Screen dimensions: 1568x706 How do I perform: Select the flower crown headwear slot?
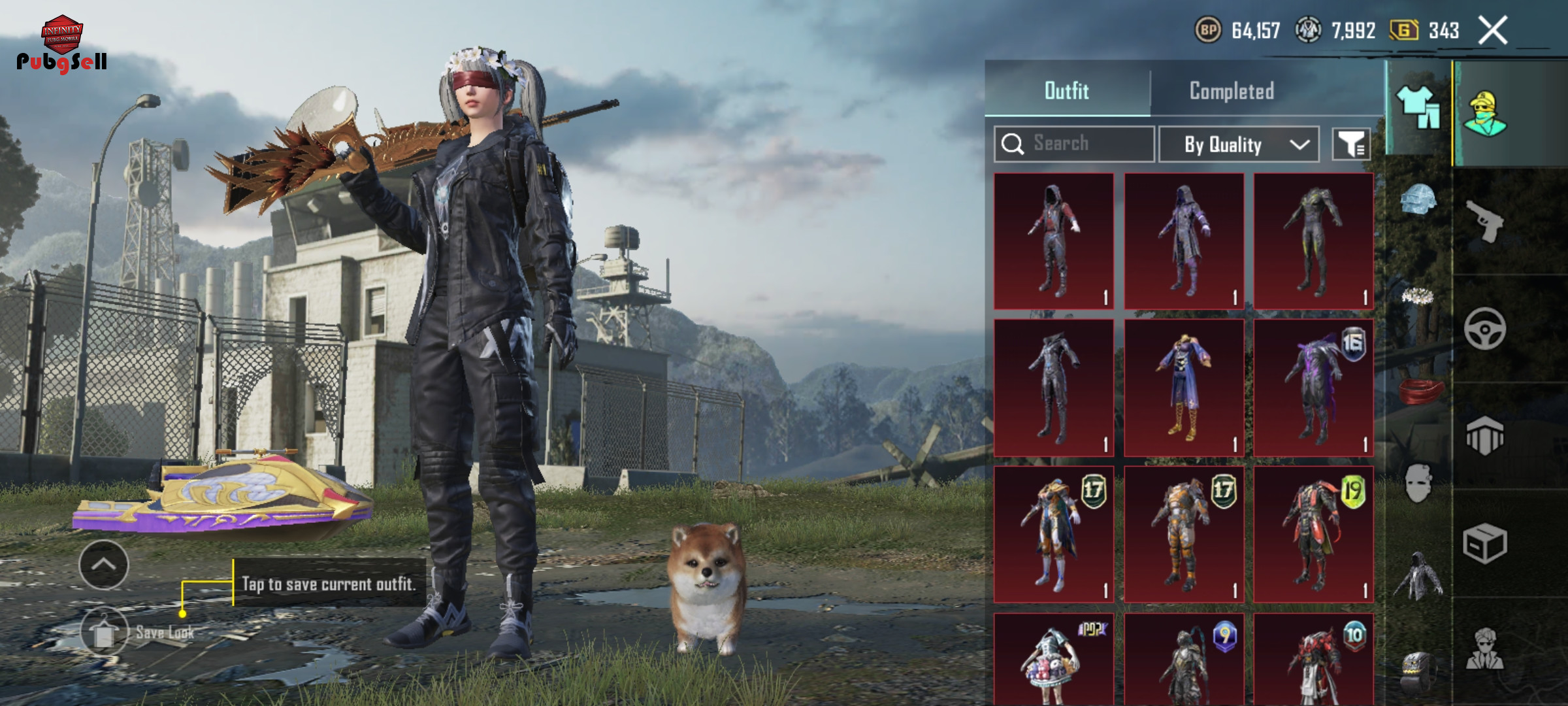click(x=1418, y=296)
